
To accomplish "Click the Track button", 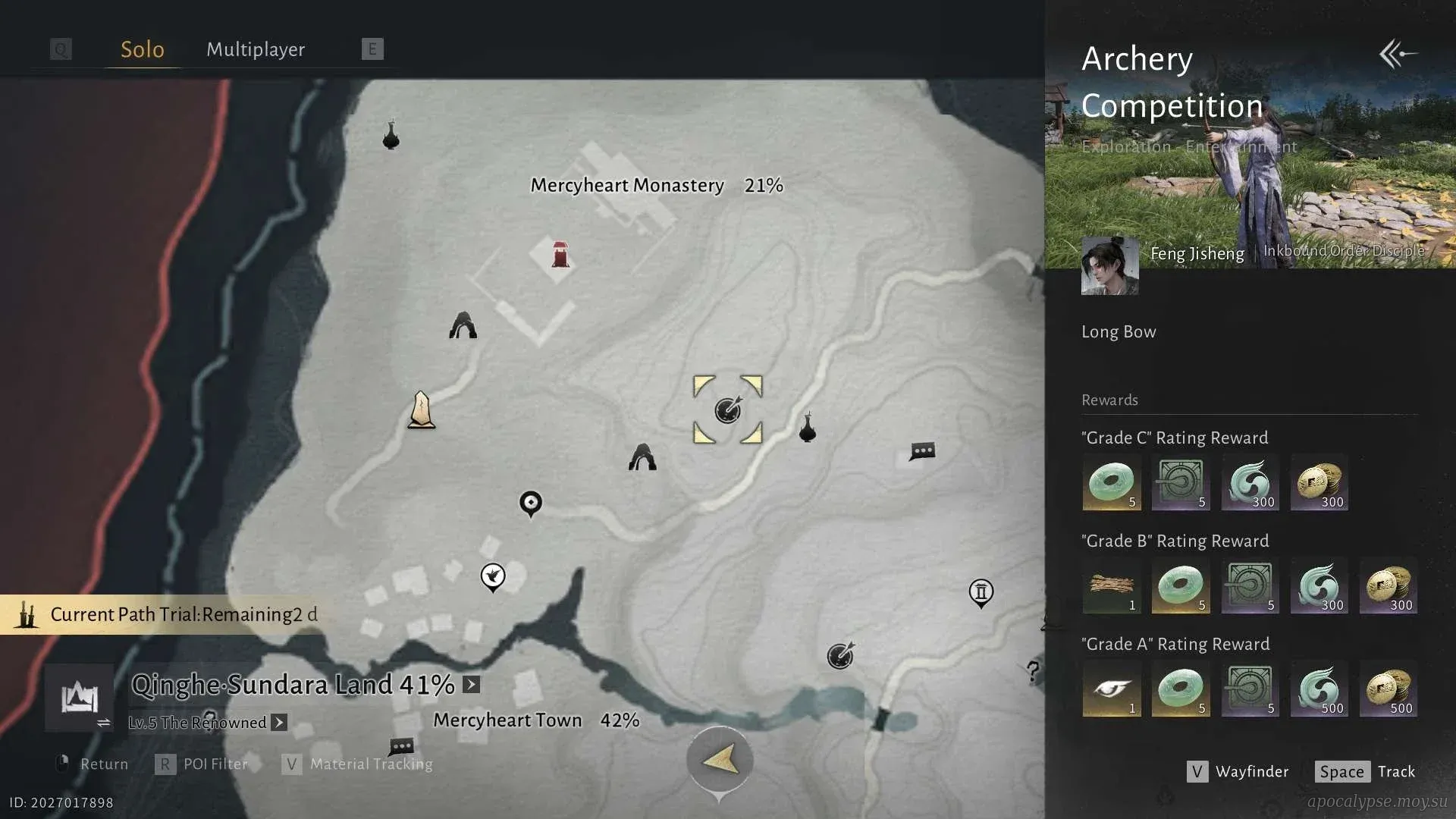I will 1365,771.
